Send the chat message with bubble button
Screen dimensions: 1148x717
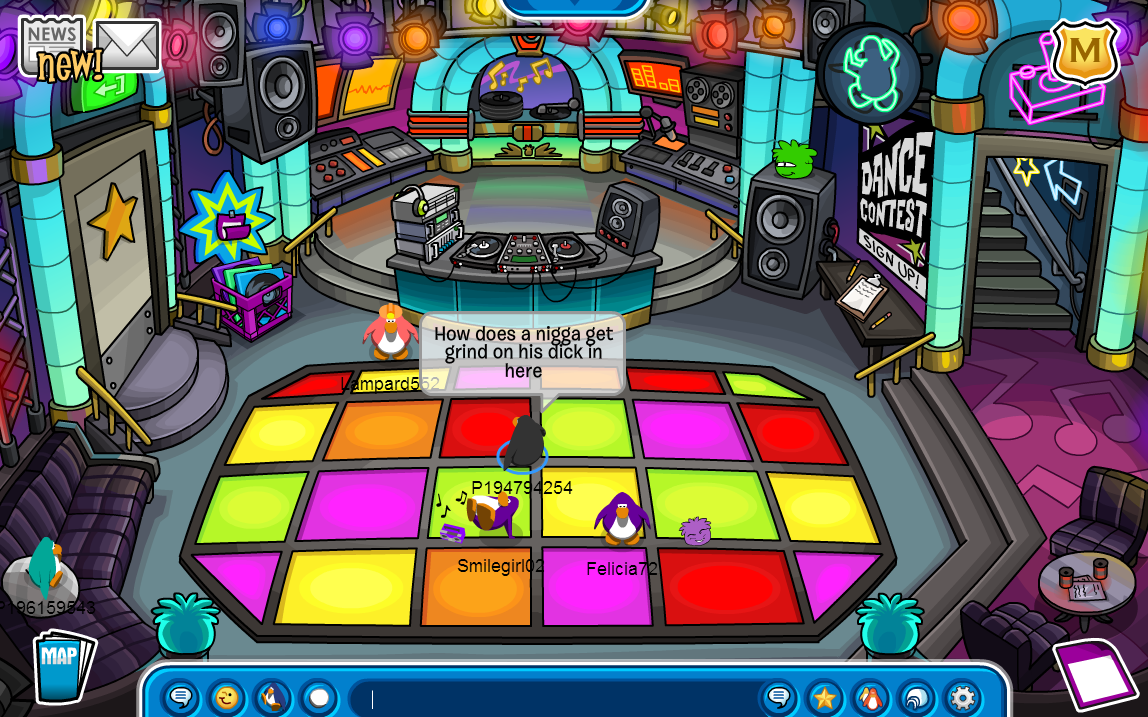tap(778, 697)
